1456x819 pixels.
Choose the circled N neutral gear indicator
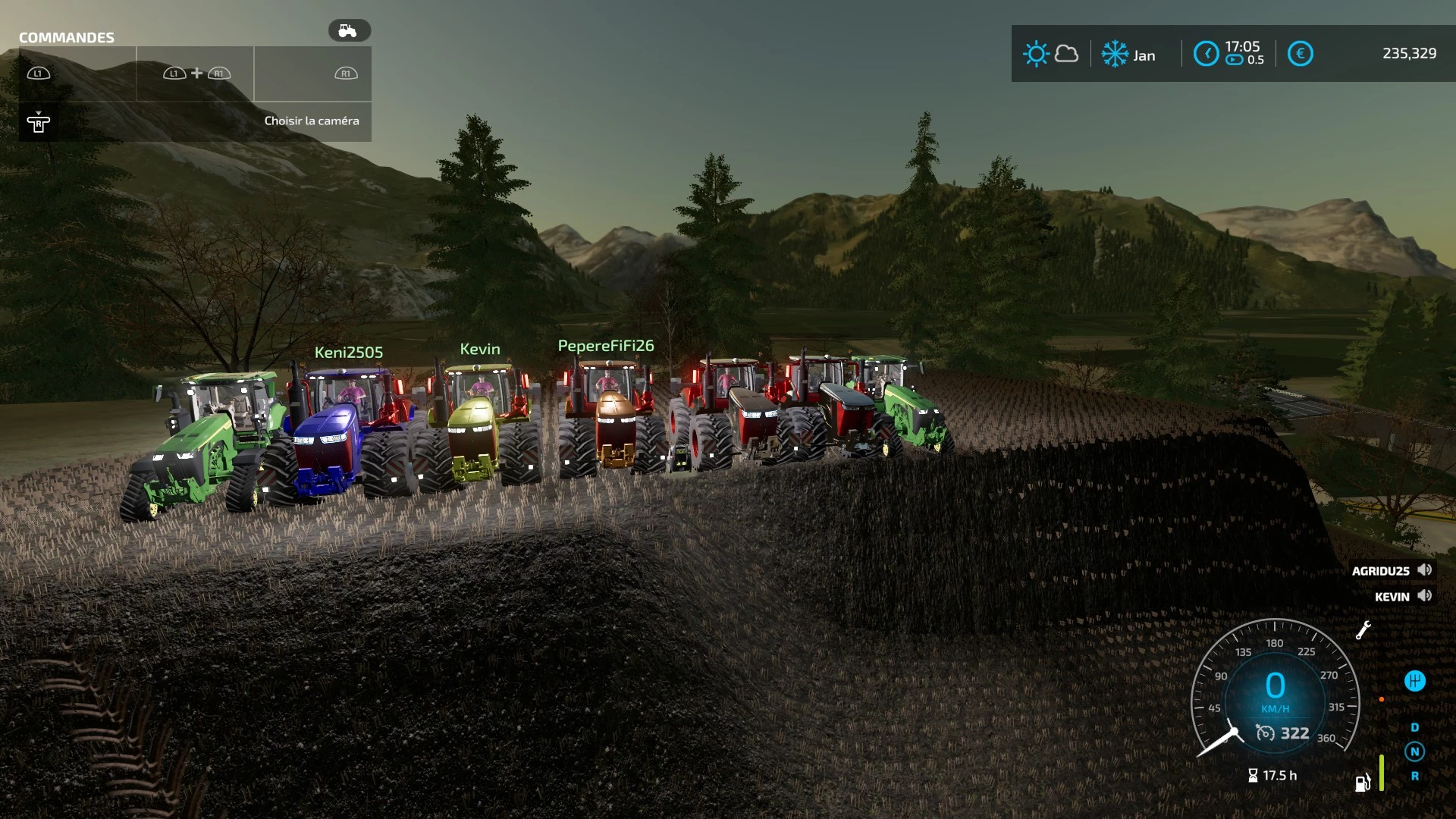click(1414, 752)
